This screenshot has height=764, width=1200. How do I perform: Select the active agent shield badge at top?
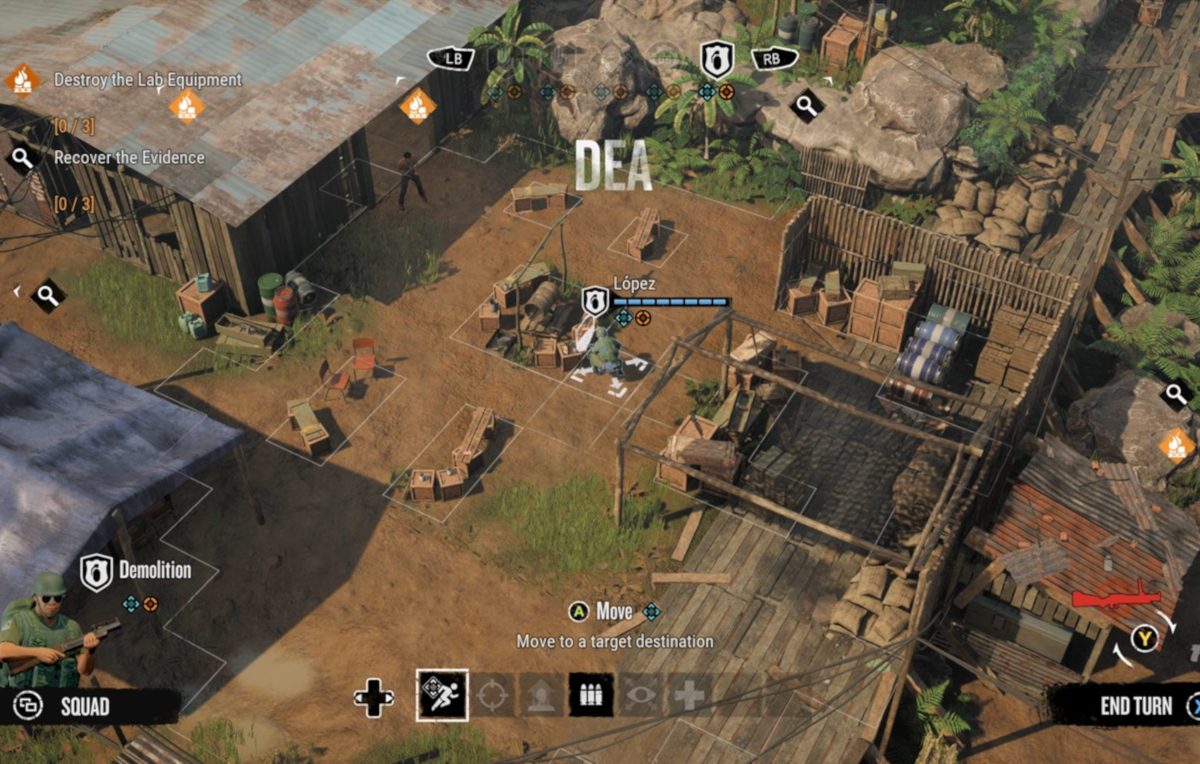coord(716,59)
